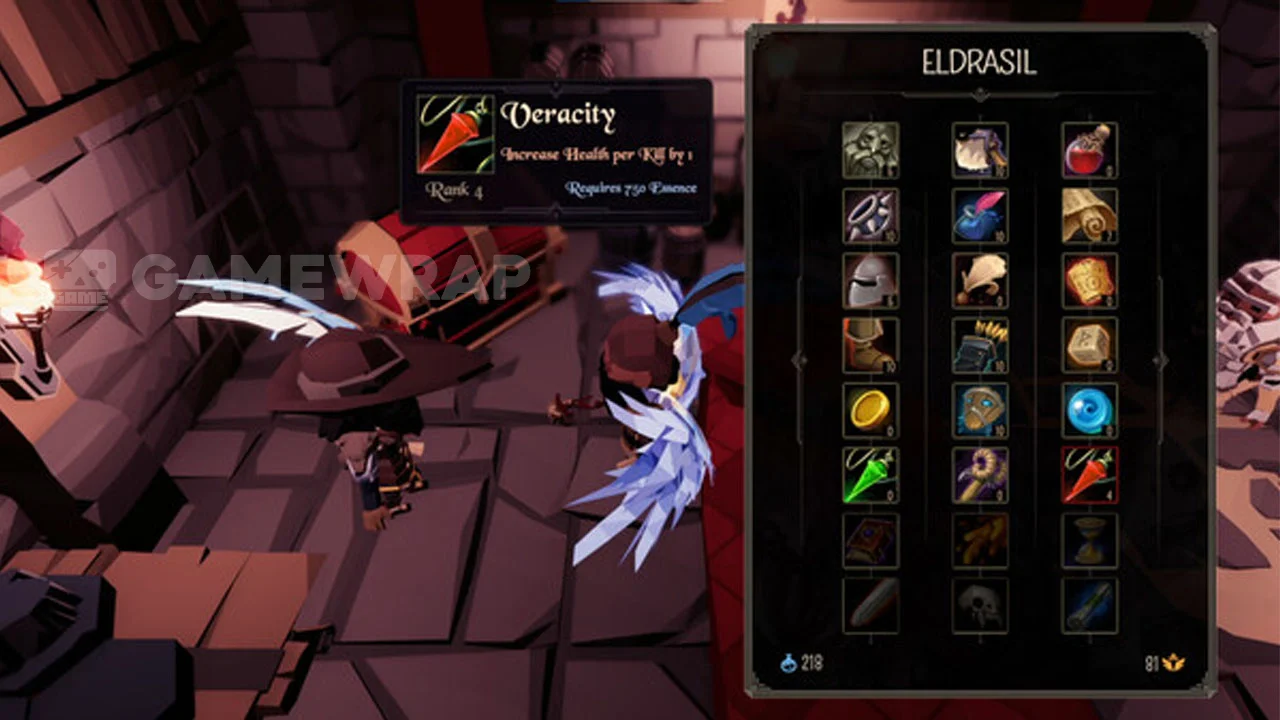Viewport: 1280px width, 720px height.
Task: Select the arrow quiver upgrade
Action: pos(980,345)
